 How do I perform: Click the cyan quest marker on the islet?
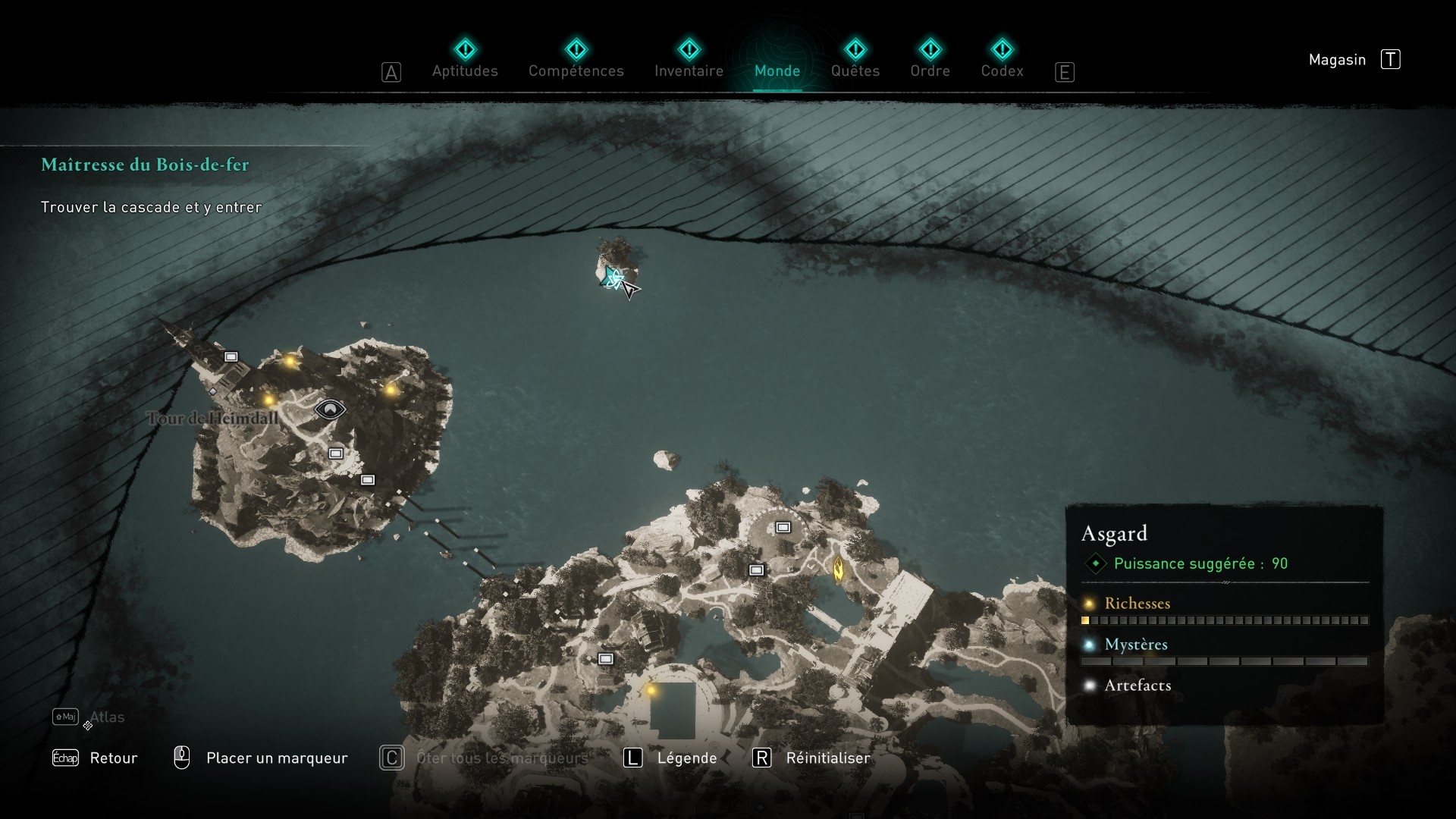(611, 277)
